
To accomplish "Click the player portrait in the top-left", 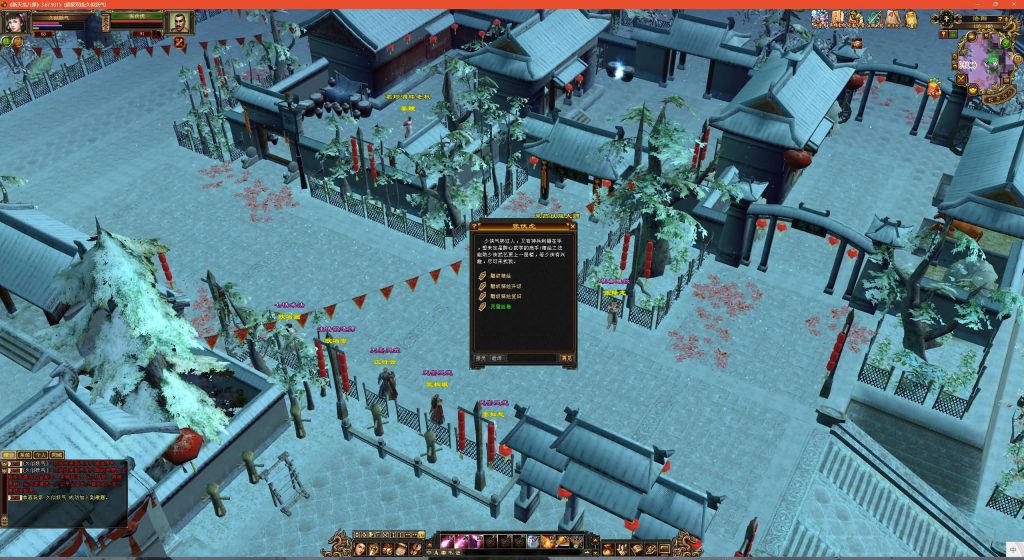I will [x=14, y=22].
